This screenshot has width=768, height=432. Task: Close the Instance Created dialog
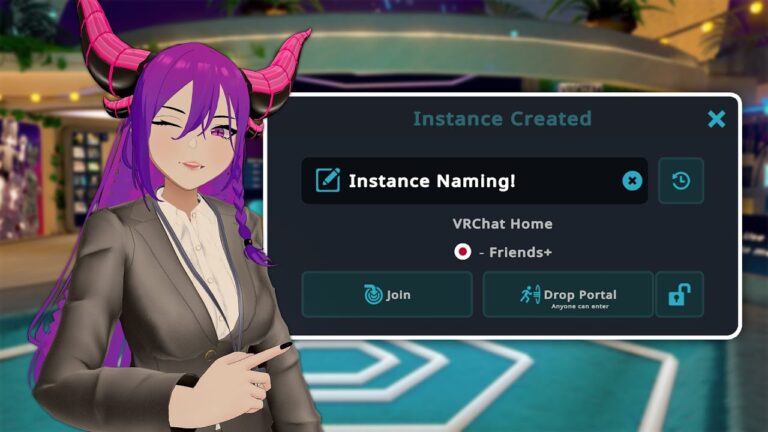click(716, 119)
